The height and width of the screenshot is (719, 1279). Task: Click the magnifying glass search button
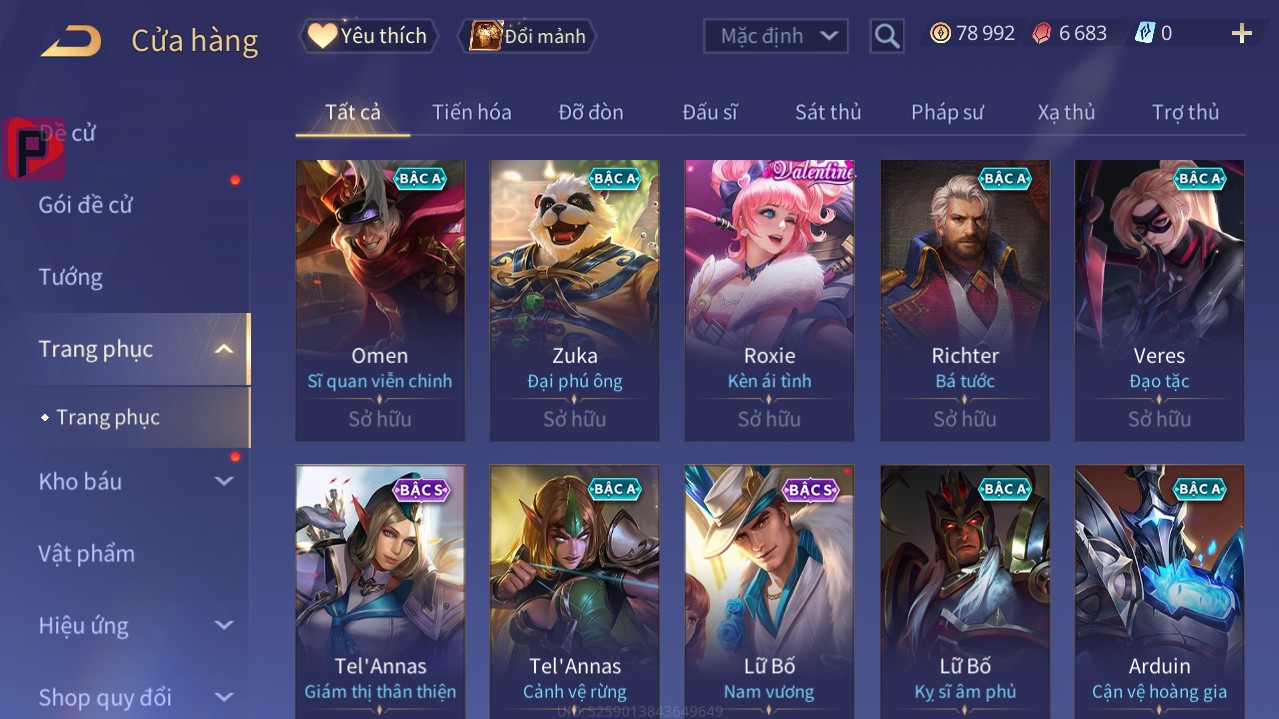887,36
